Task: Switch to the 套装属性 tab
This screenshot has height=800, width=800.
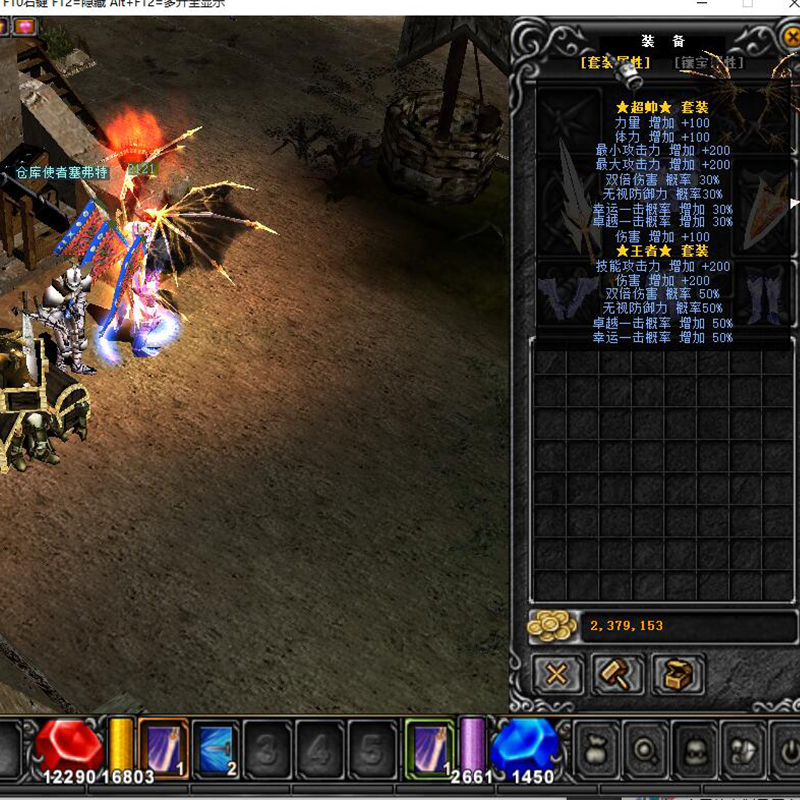Action: point(615,63)
